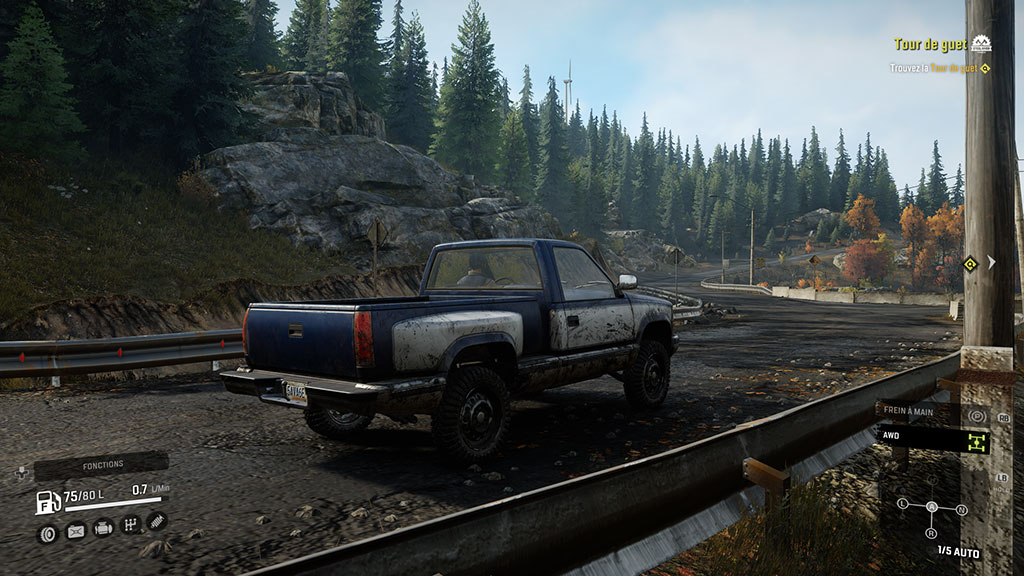This screenshot has height=576, width=1024.
Task: Shift to the N neutral gear
Action: tap(962, 509)
